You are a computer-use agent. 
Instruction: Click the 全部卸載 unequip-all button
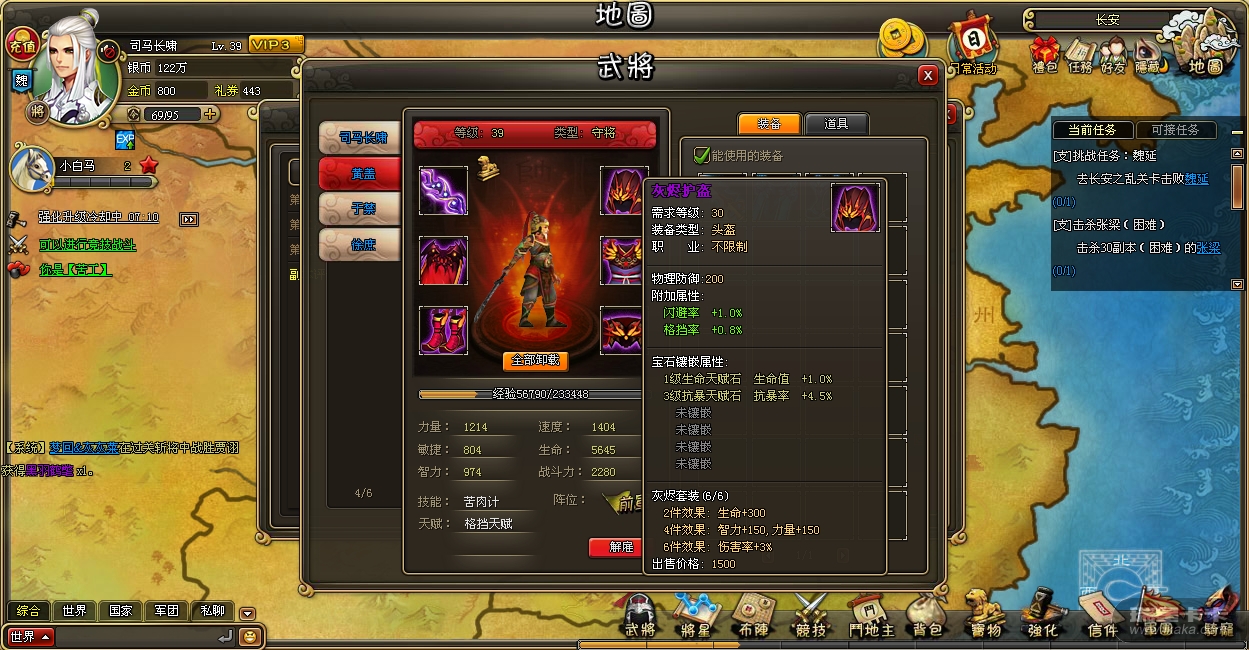pos(536,361)
